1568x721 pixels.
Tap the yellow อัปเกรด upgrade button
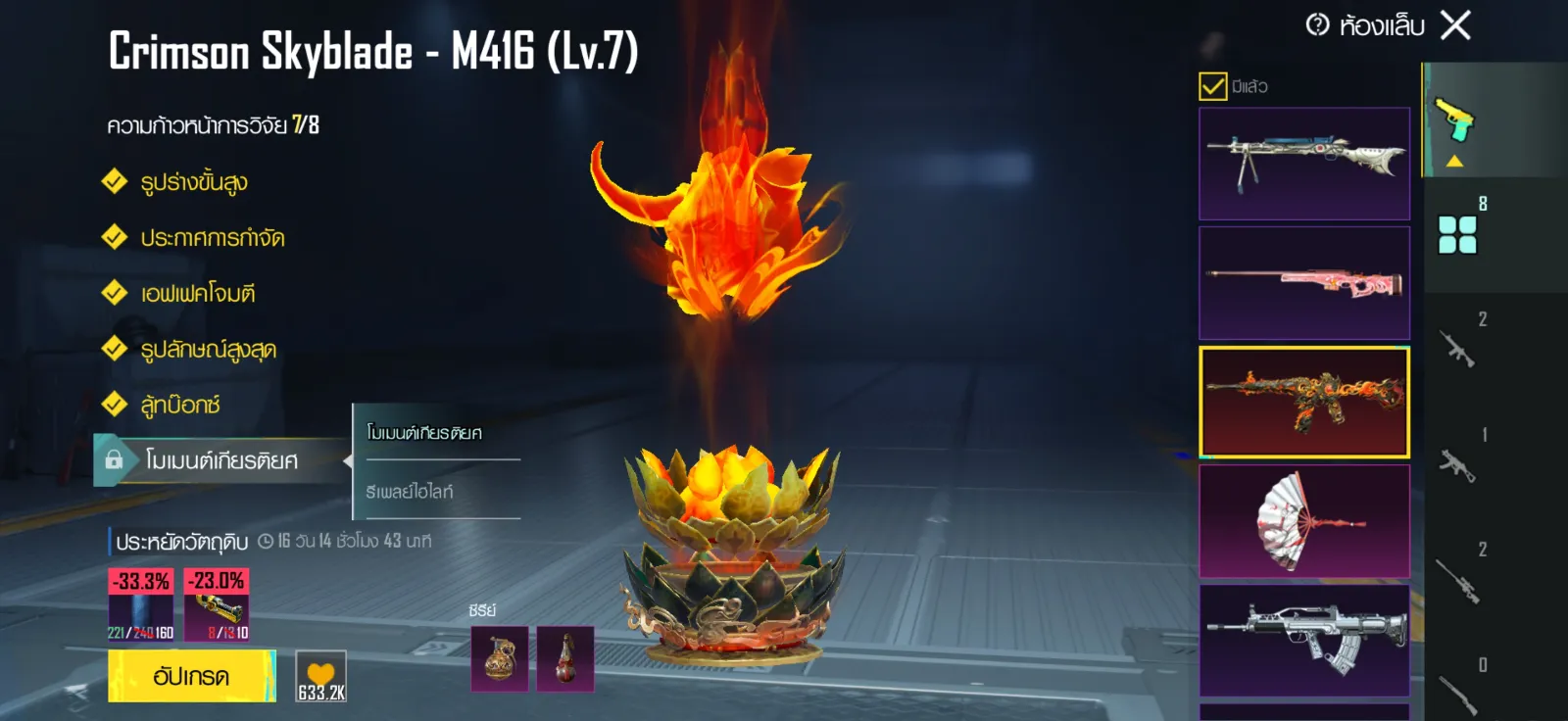(x=191, y=676)
